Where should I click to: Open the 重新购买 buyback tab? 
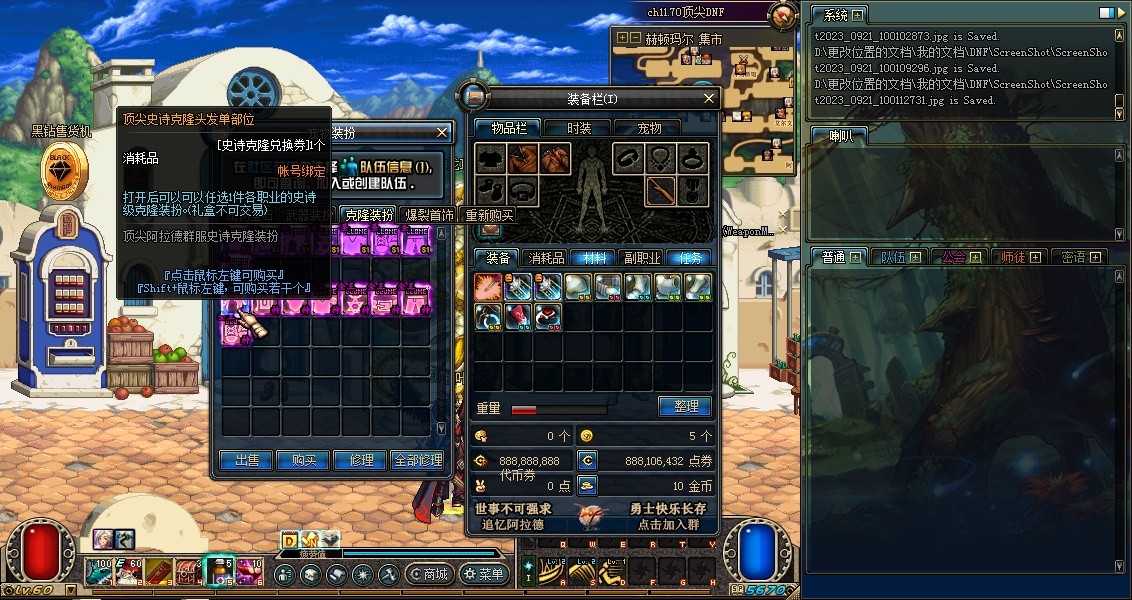pos(489,215)
